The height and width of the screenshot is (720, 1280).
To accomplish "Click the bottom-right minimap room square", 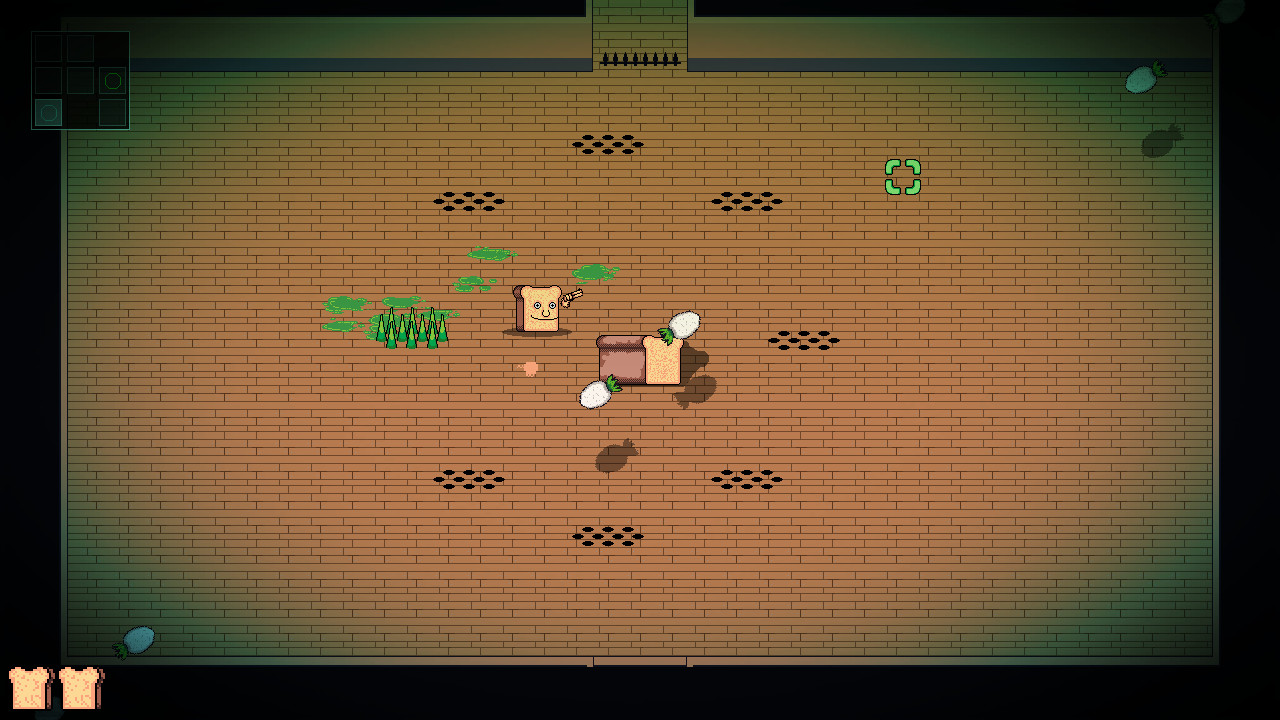I will 112,112.
